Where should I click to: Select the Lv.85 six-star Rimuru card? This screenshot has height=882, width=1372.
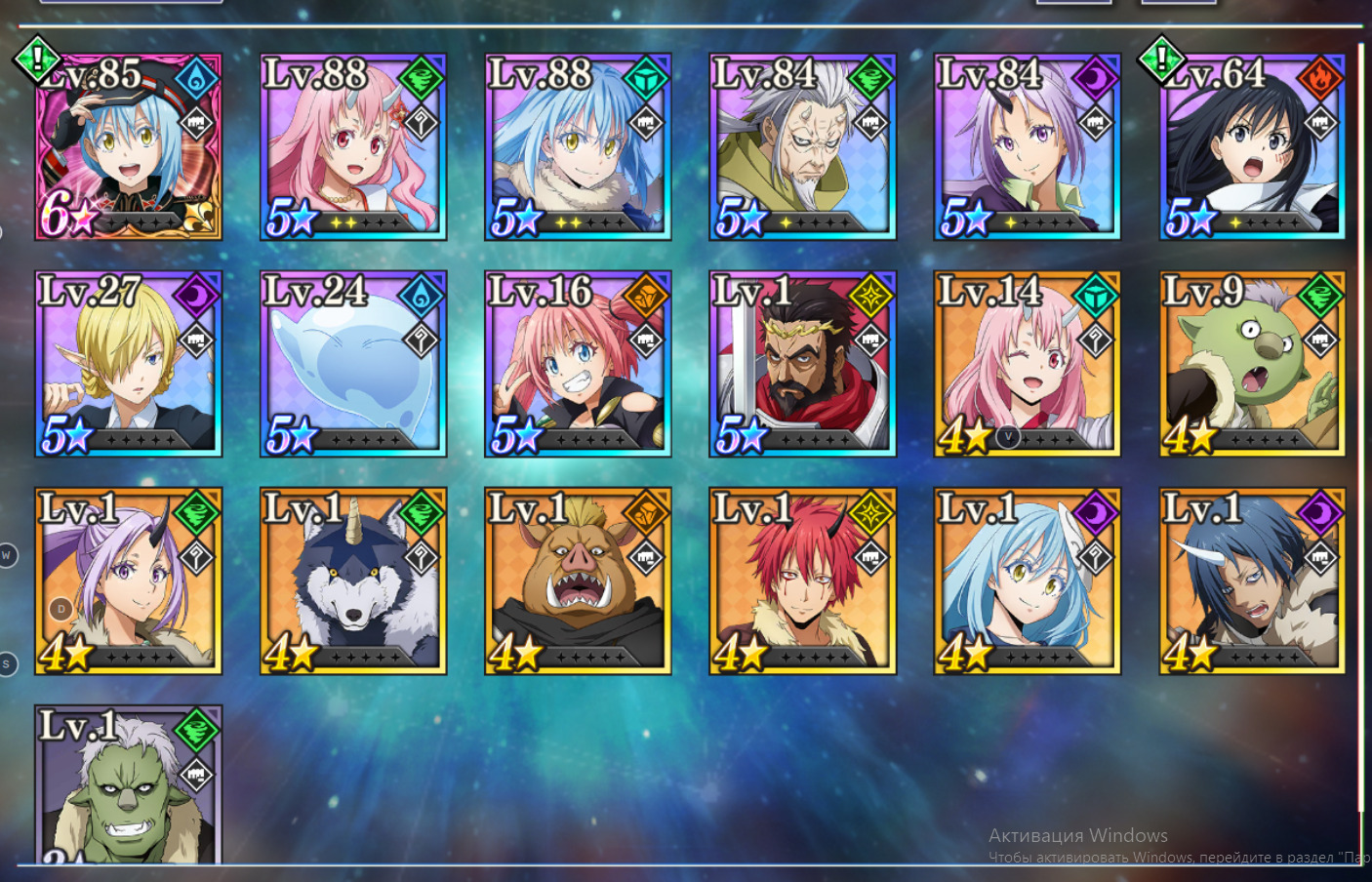pyautogui.click(x=129, y=147)
